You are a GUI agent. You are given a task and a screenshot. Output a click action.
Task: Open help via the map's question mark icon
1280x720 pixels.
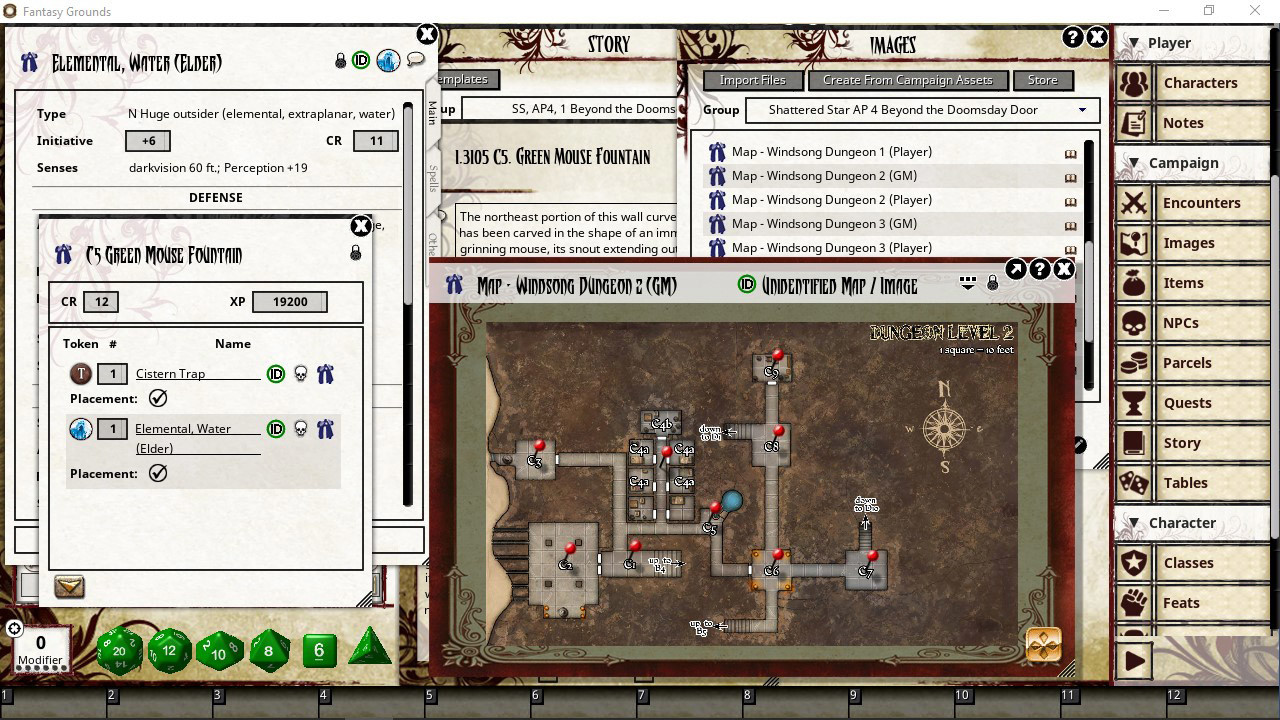(1039, 268)
